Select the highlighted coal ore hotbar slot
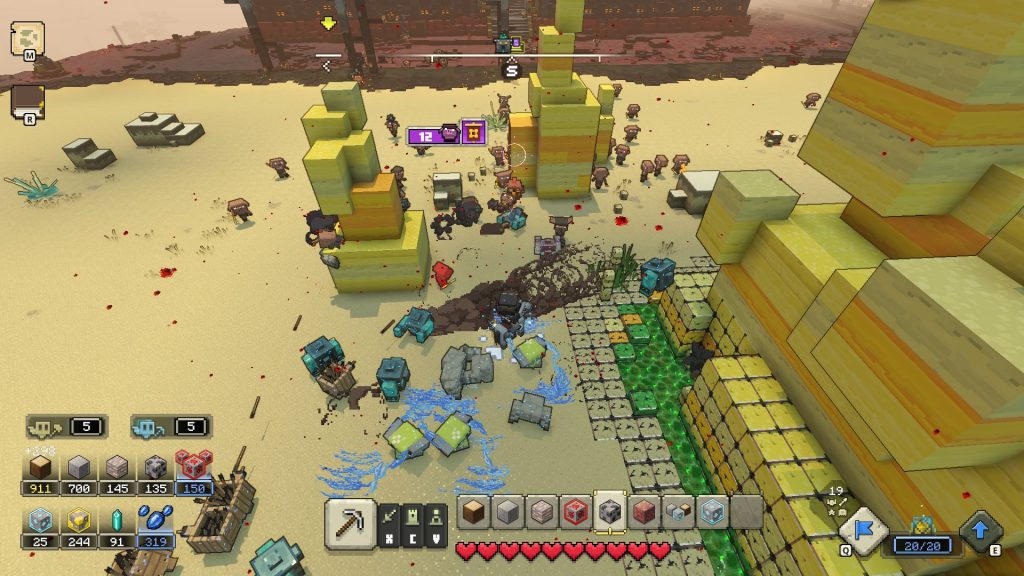 (610, 511)
